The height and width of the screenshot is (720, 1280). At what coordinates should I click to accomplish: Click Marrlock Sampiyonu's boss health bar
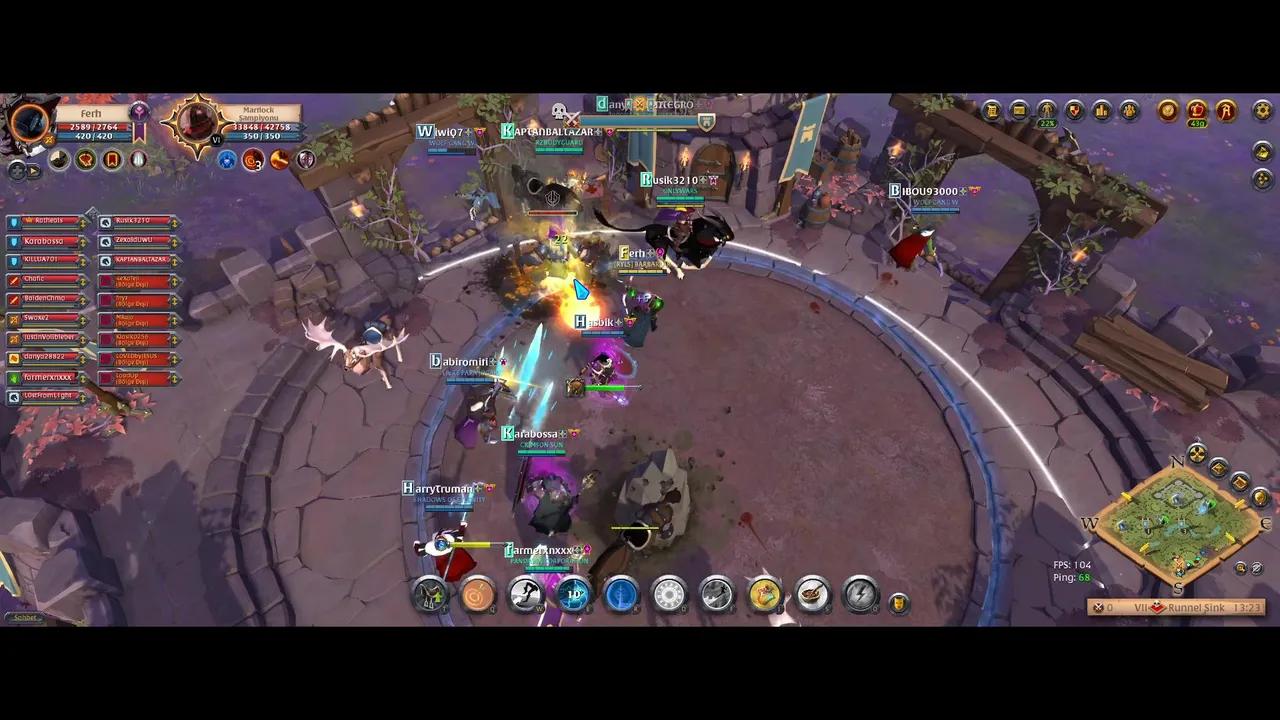tap(260, 128)
